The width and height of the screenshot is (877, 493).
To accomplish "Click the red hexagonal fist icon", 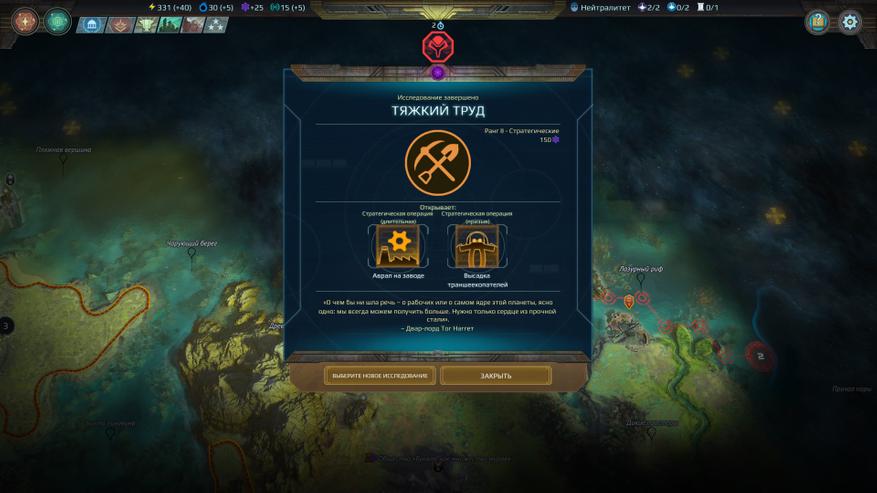I will pos(438,46).
